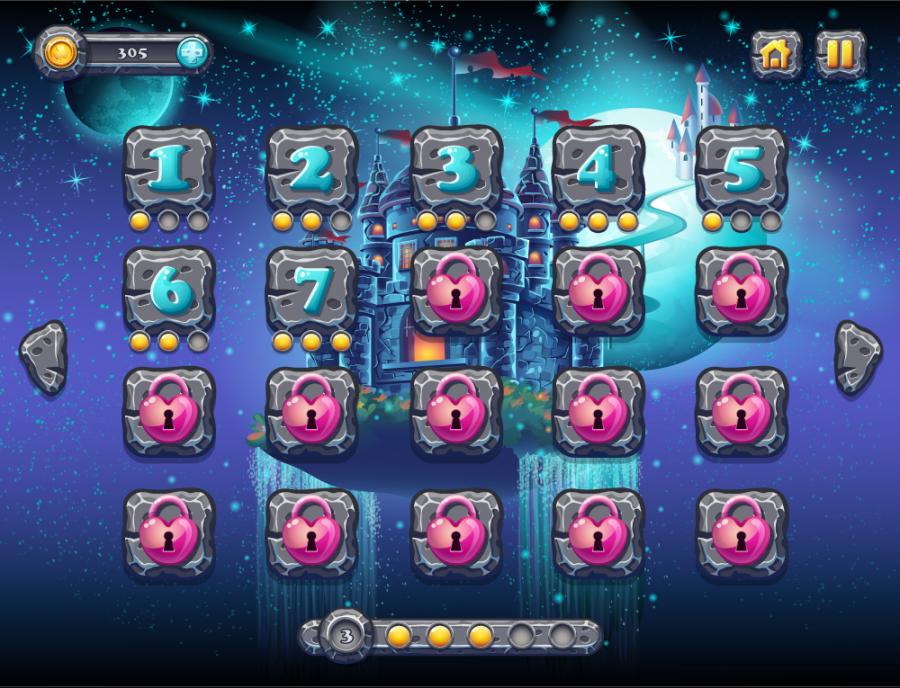The height and width of the screenshot is (688, 900).
Task: Click the home button
Action: coord(776,54)
